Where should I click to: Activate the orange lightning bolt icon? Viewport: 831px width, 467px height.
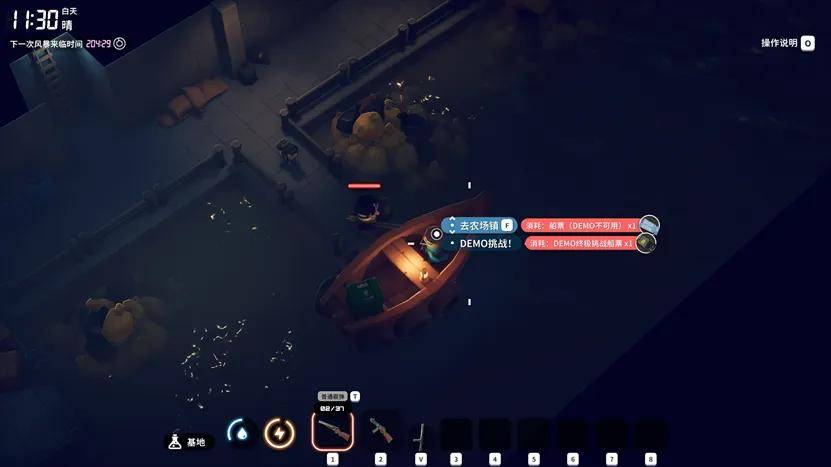click(x=279, y=432)
